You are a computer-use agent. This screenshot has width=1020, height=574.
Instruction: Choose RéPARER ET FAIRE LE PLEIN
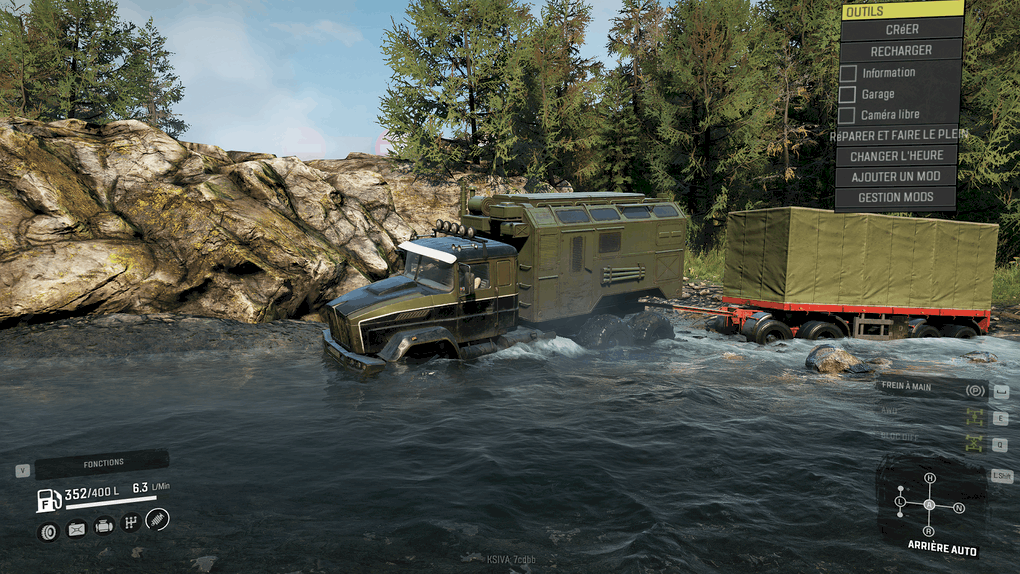coord(898,135)
